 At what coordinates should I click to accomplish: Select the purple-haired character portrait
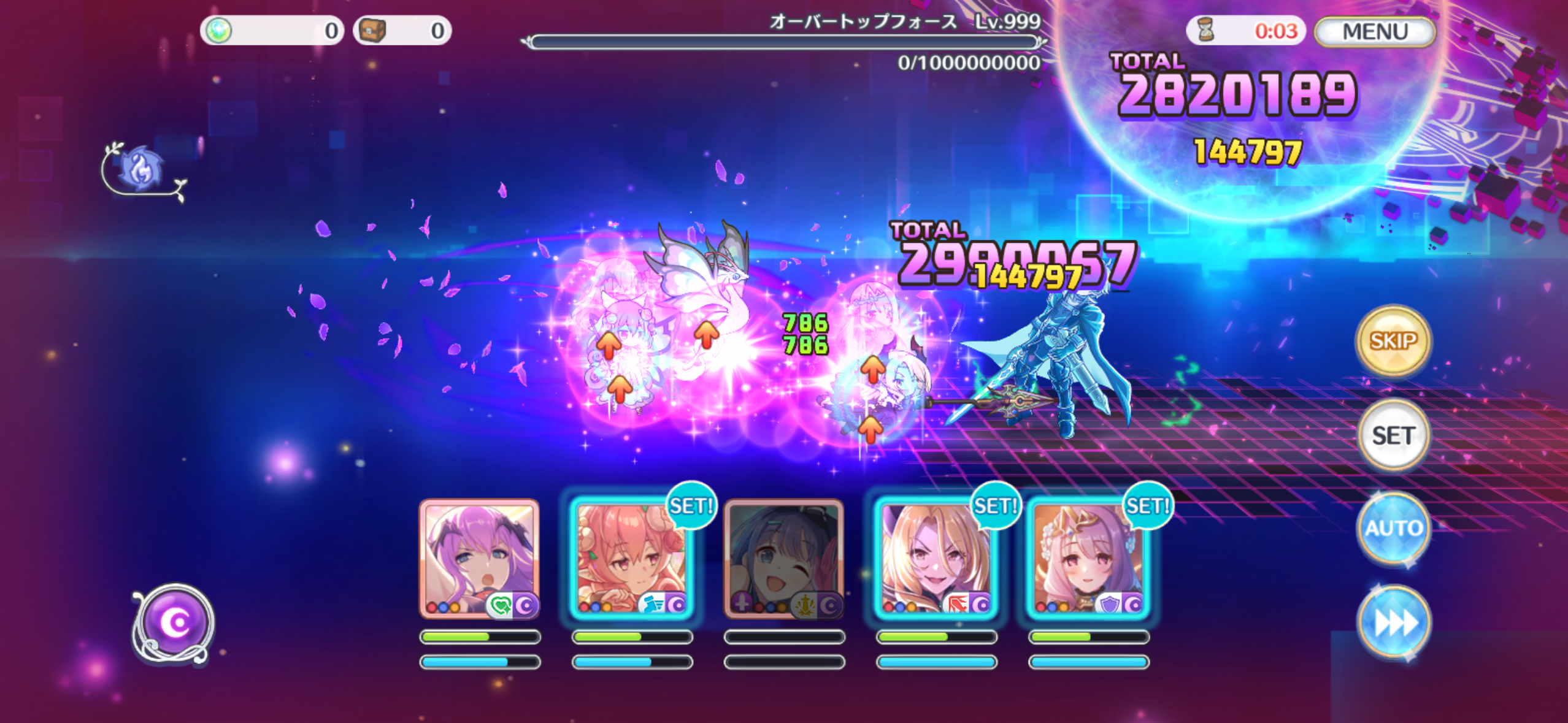coord(480,557)
